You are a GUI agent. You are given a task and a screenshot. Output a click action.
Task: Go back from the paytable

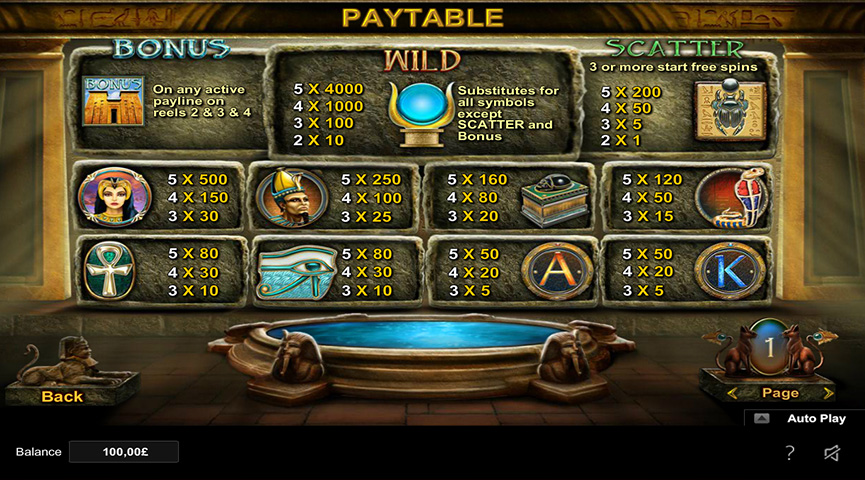[x=62, y=396]
